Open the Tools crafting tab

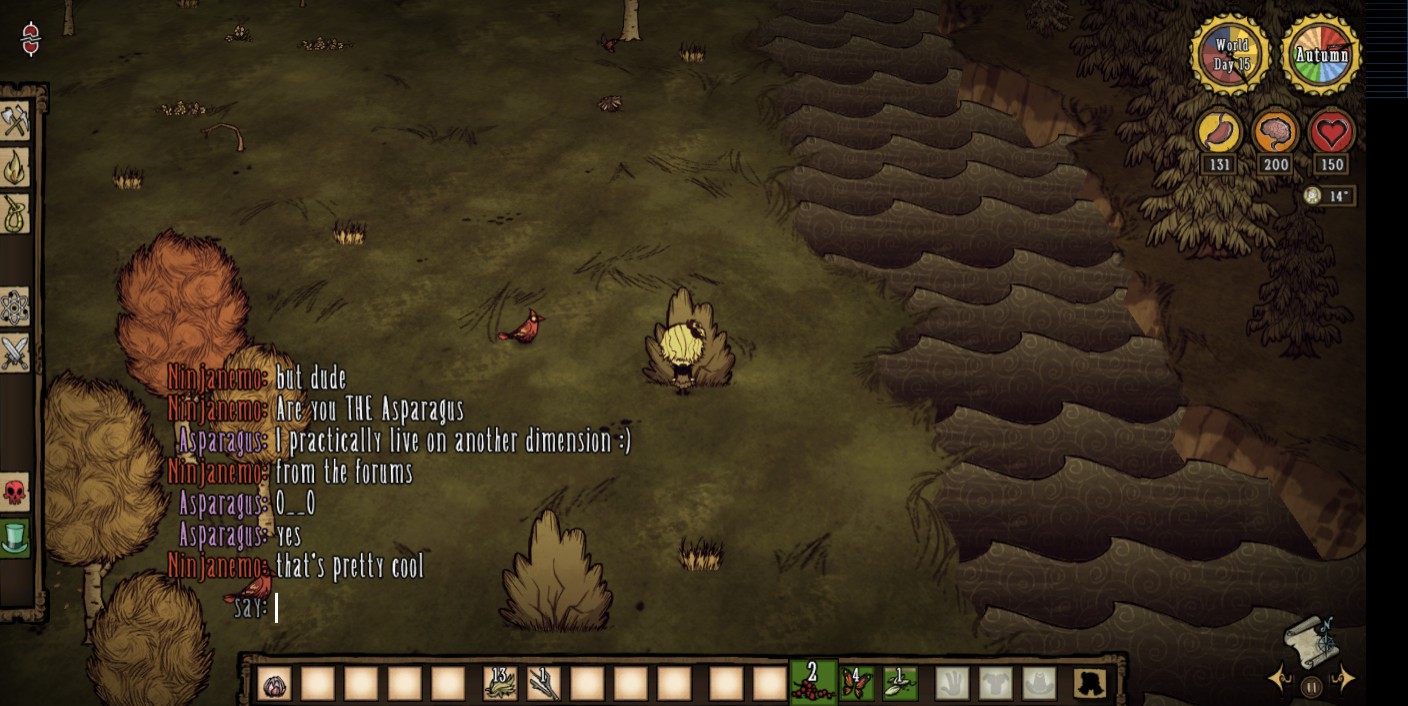(14, 121)
